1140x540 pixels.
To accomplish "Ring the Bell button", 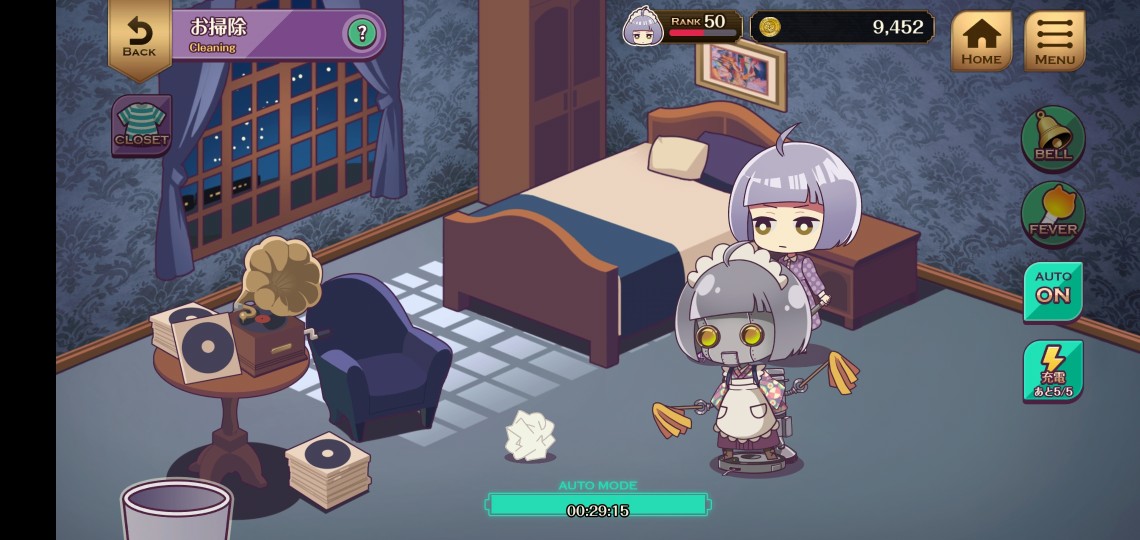I will 1053,137.
